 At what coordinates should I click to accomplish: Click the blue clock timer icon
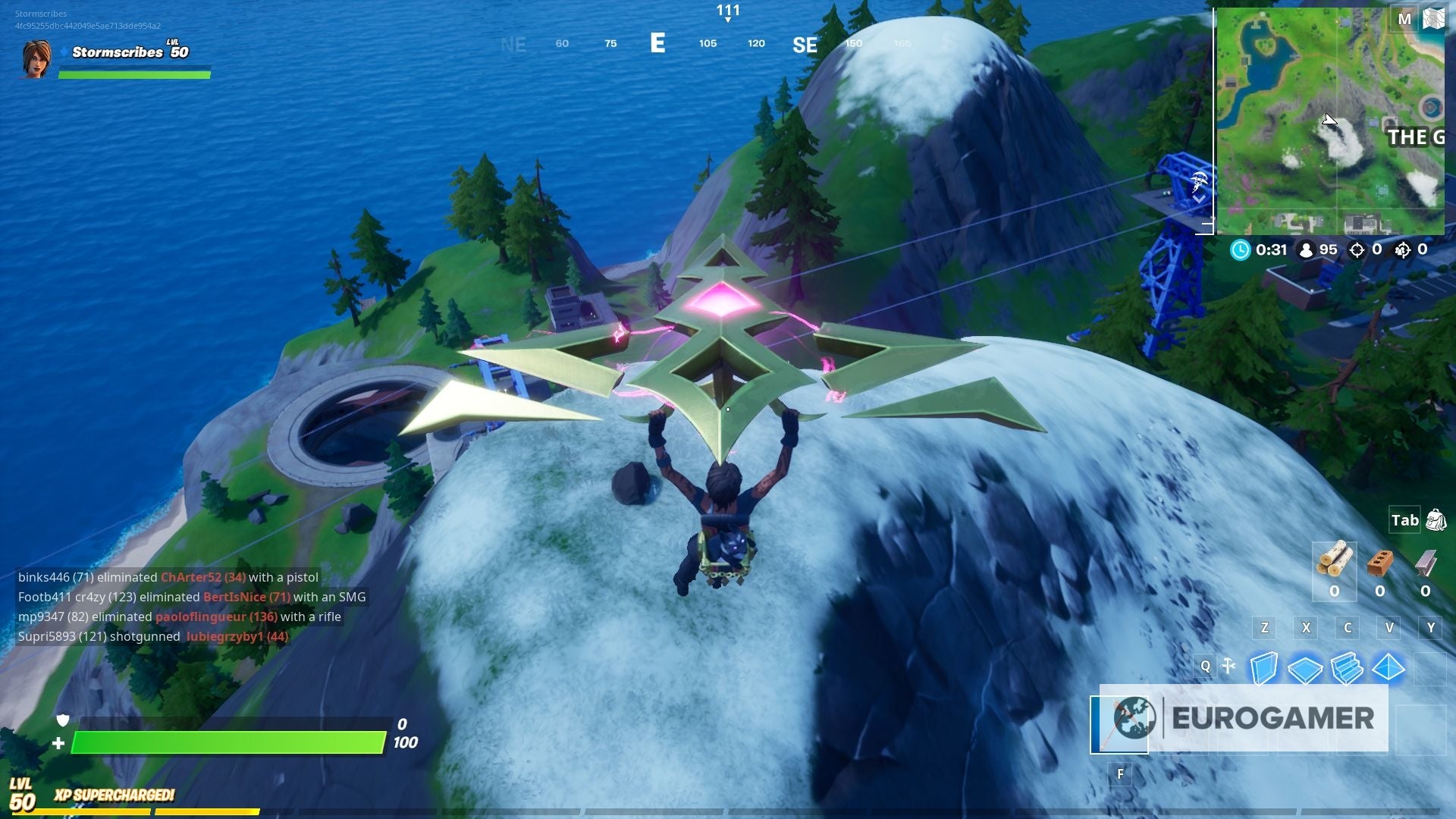pyautogui.click(x=1241, y=250)
